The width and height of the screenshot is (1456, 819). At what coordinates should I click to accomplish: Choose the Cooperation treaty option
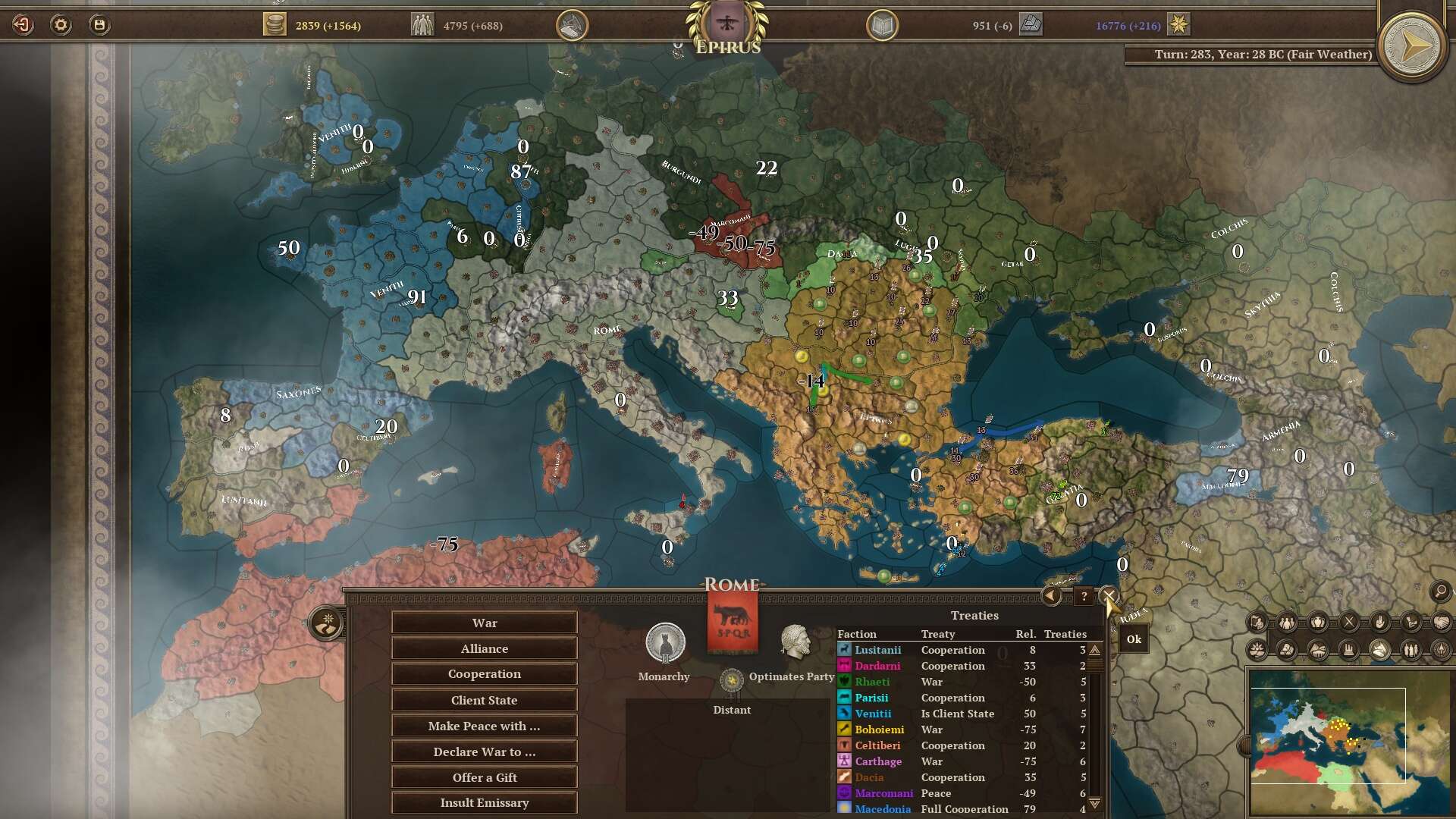(484, 674)
